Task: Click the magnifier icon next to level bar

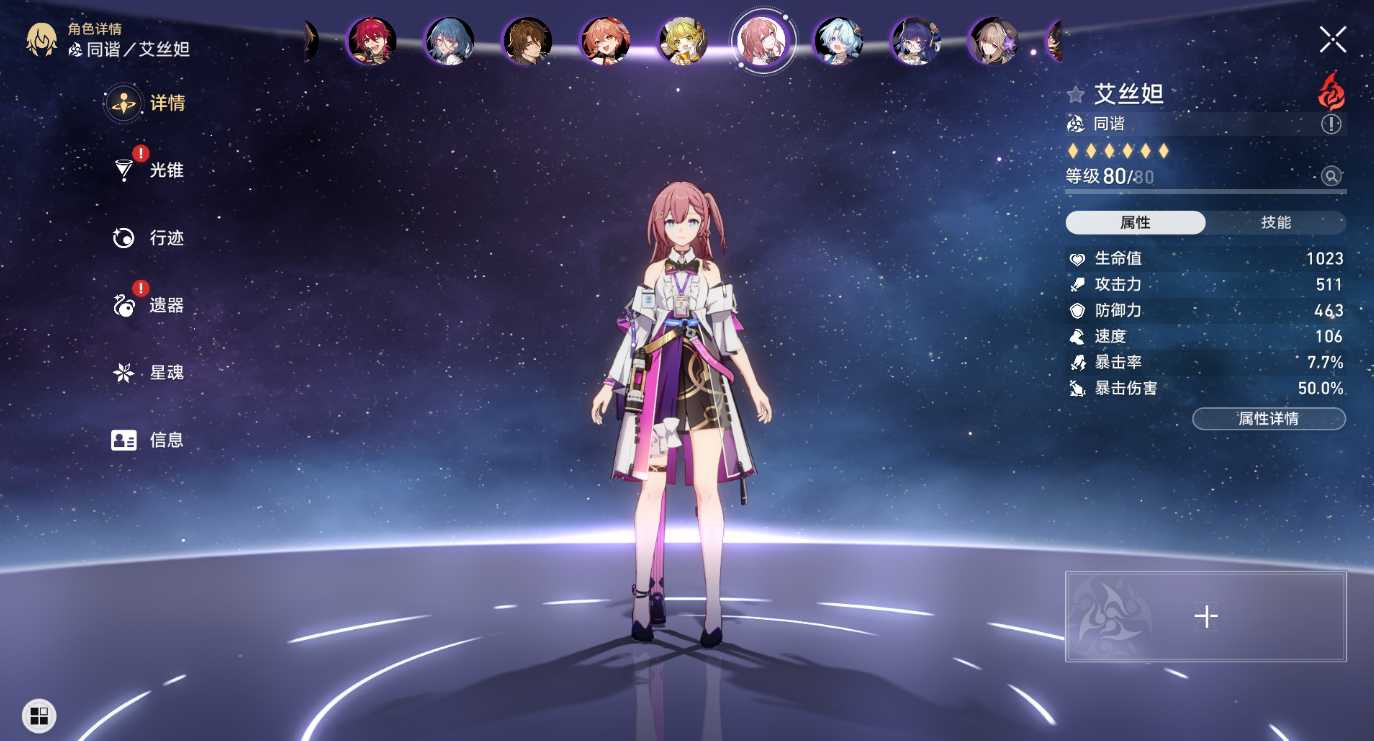Action: [1332, 176]
